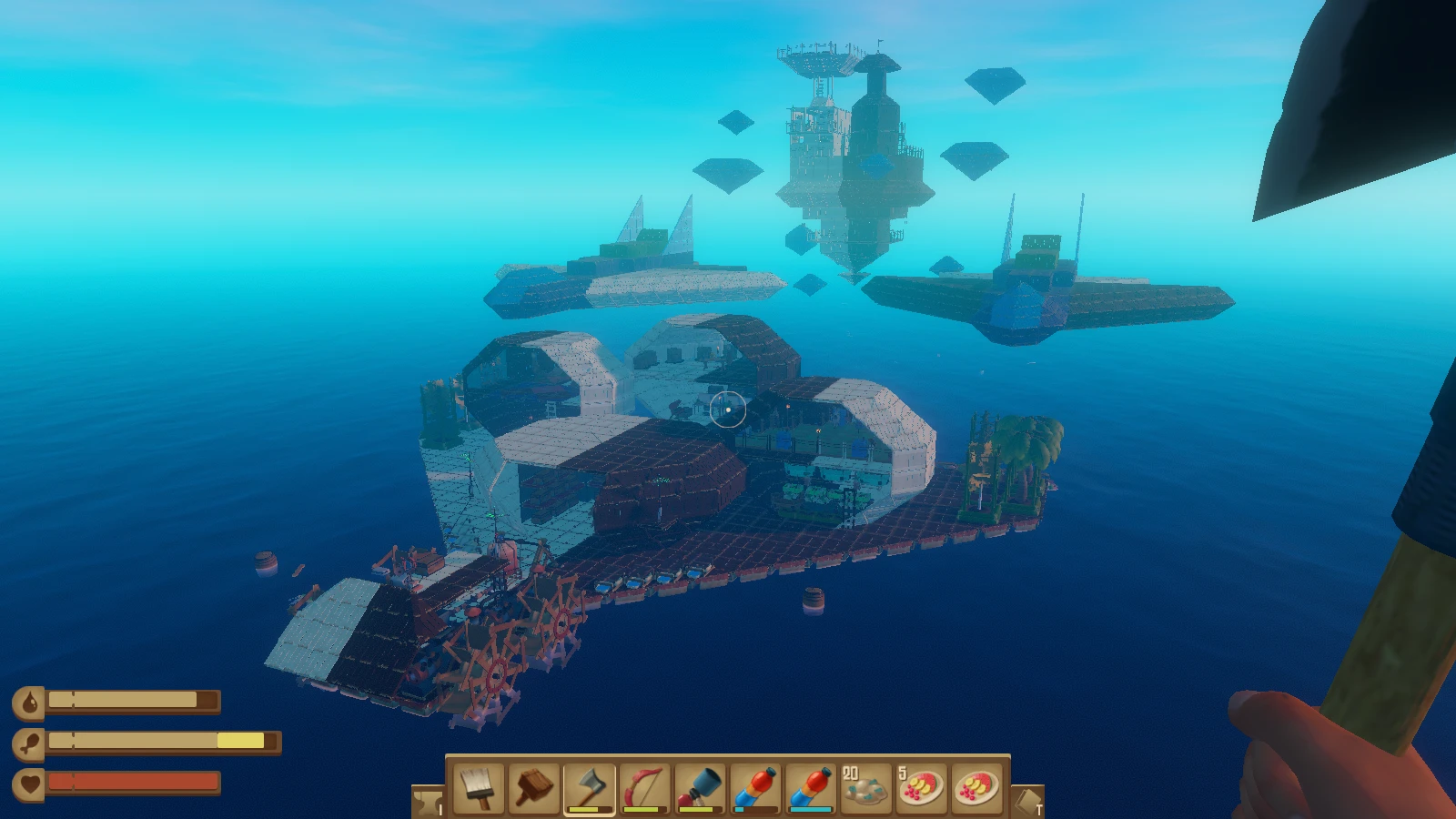
Task: Select the second metal water bottle
Action: pos(811,790)
